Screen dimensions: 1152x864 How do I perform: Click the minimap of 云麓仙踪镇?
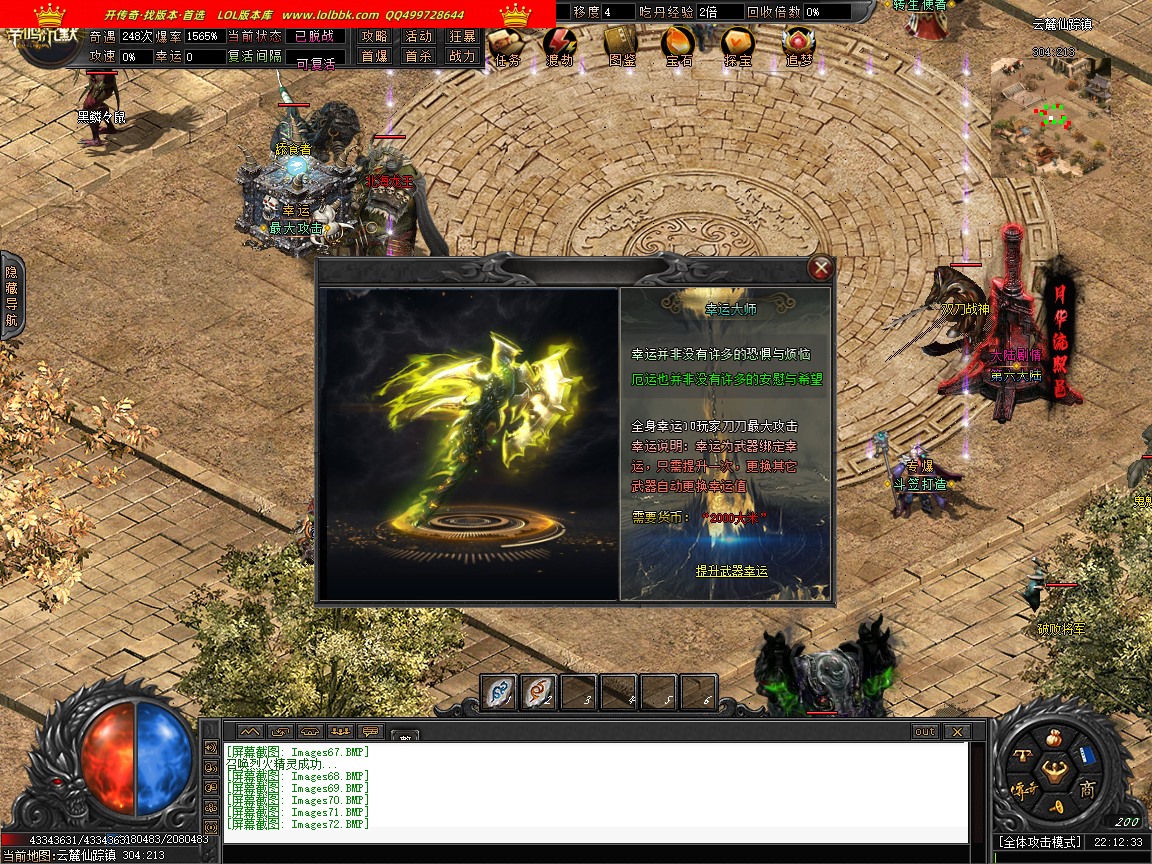tap(1050, 115)
